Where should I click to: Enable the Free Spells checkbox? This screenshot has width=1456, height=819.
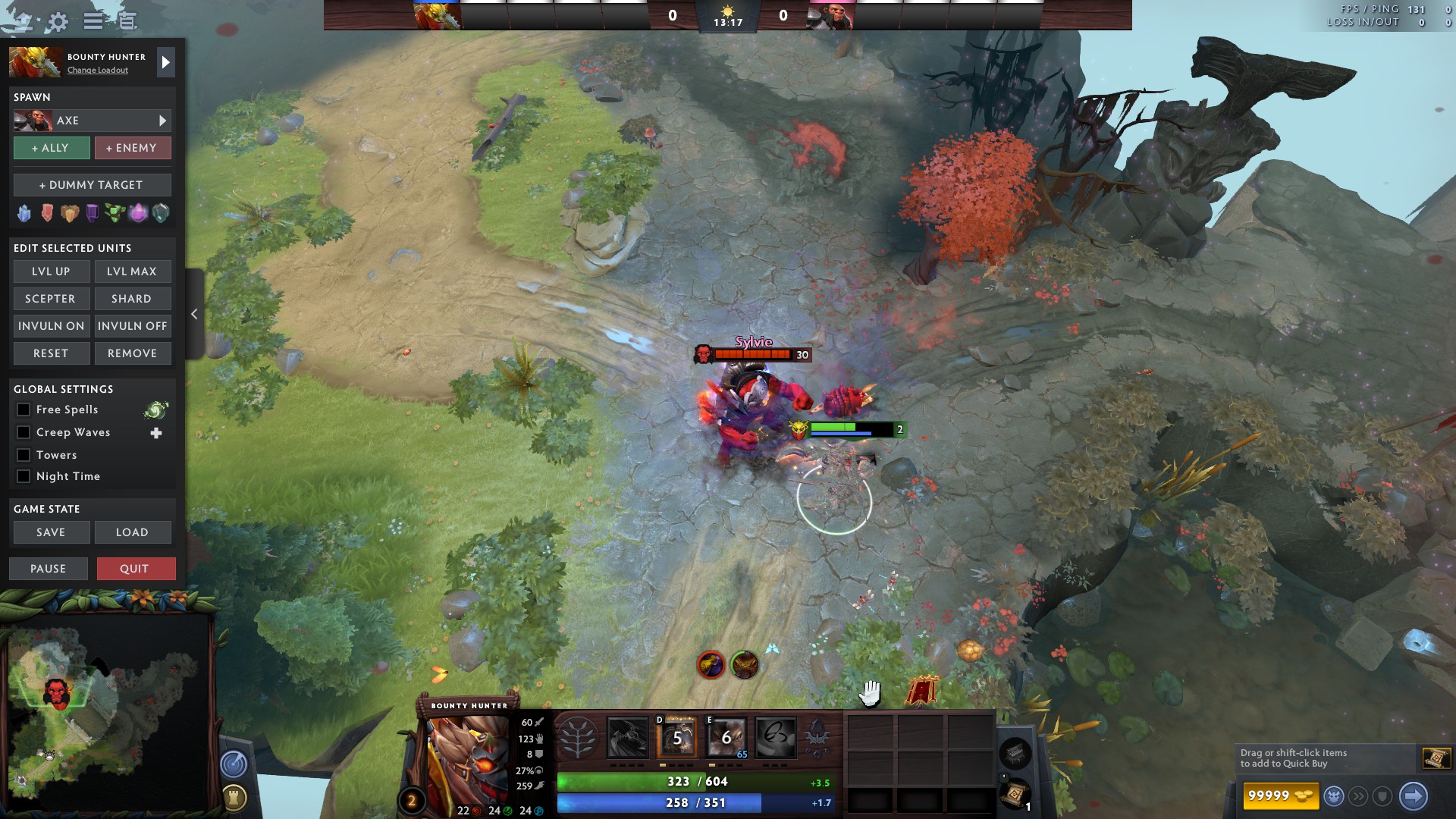pyautogui.click(x=24, y=409)
